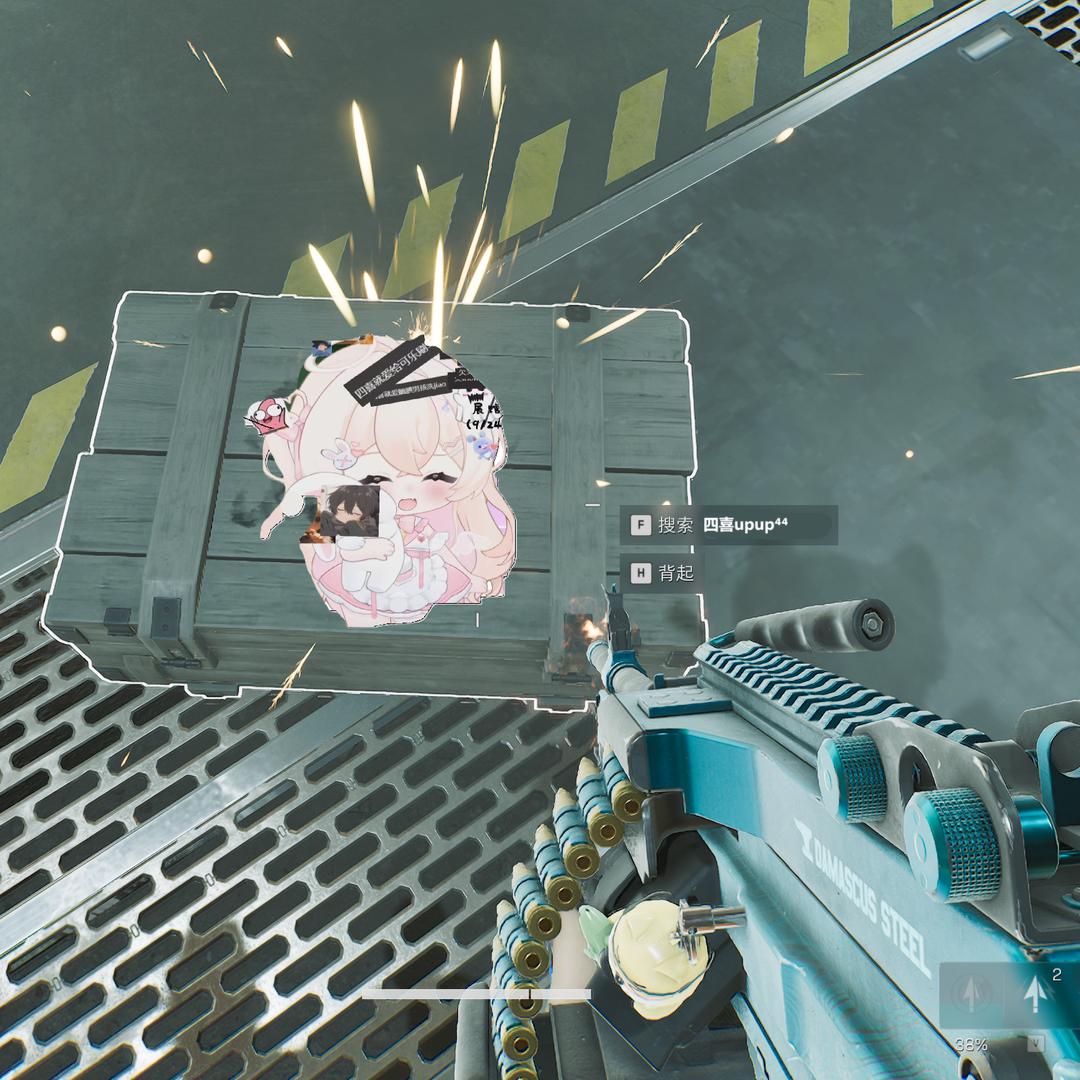Select the dimmed circled arrow ability icon
1080x1080 pixels.
click(969, 994)
